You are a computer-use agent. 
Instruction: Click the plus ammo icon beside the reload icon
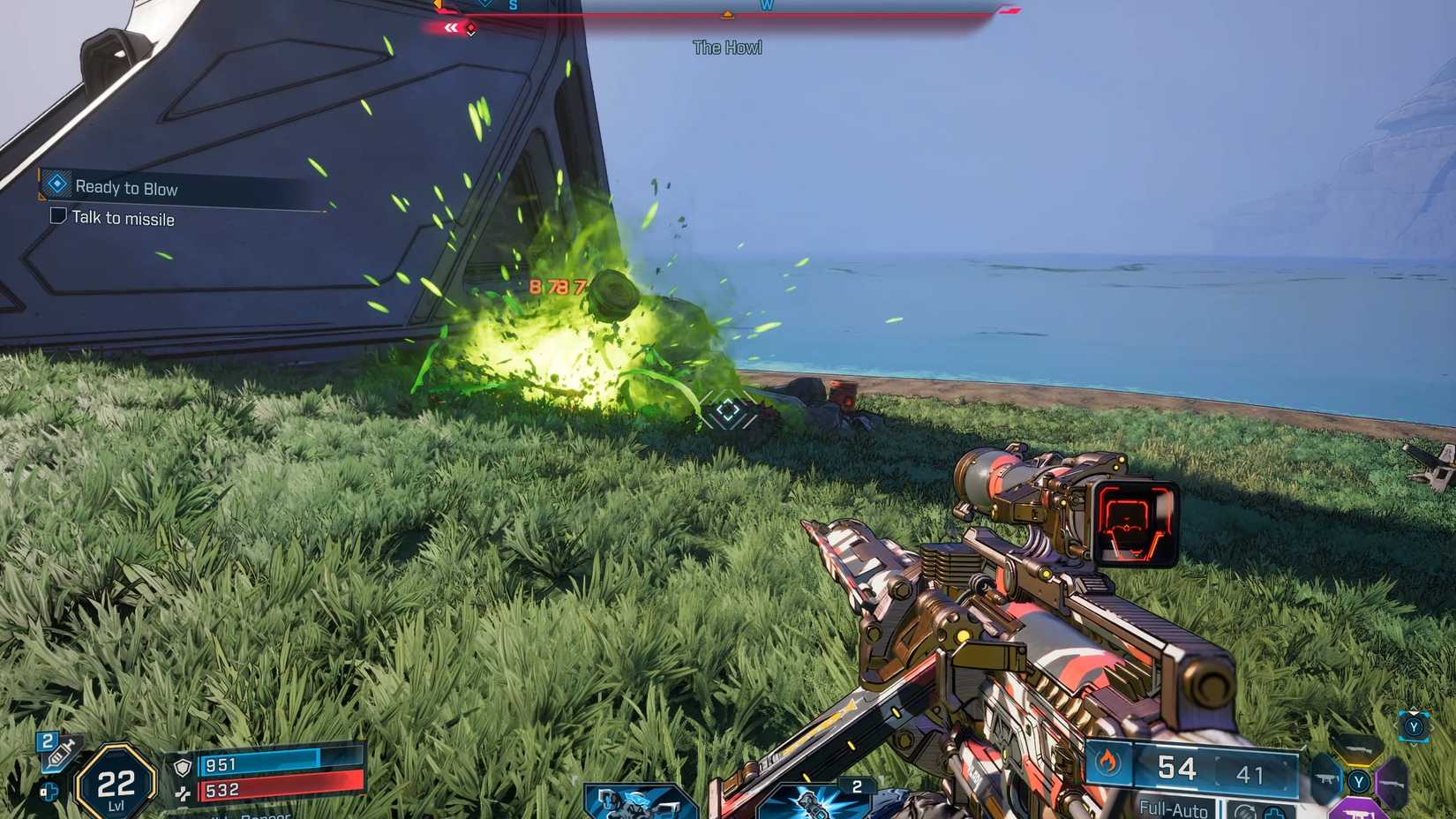1275,813
